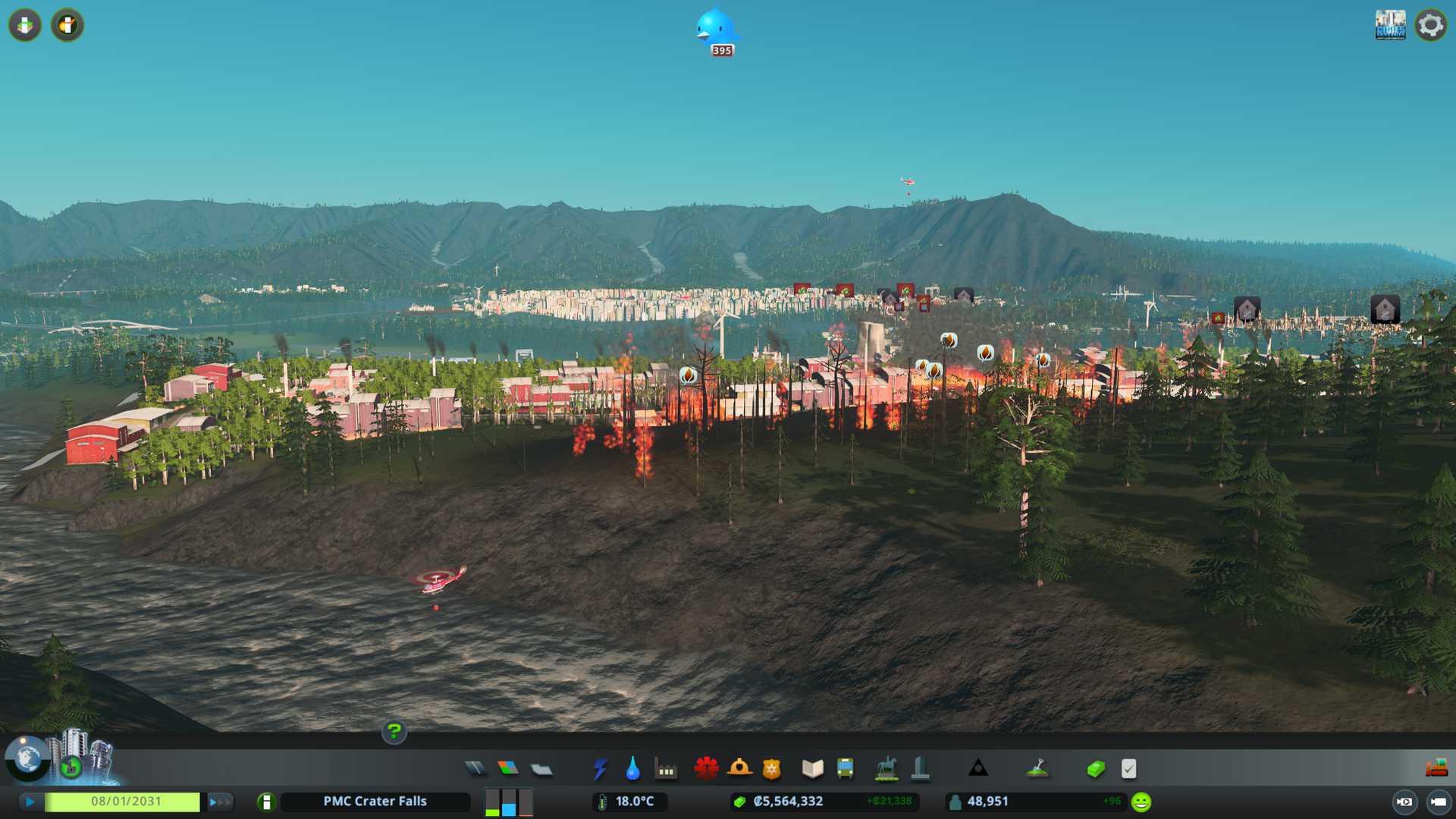
Task: Open the Electricity lightning bolt menu
Action: pos(600,769)
